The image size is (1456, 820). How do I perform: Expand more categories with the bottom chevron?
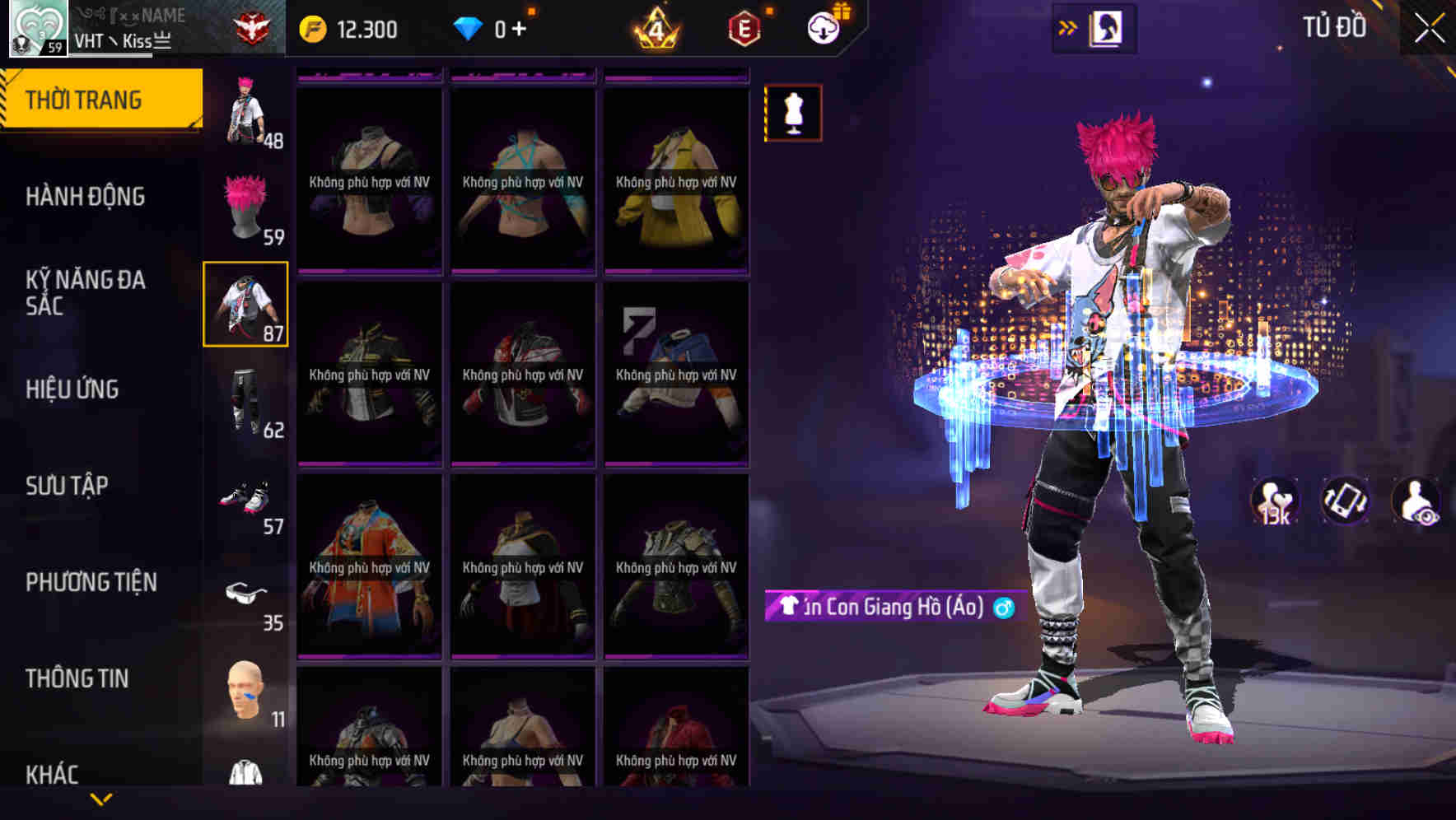[101, 797]
